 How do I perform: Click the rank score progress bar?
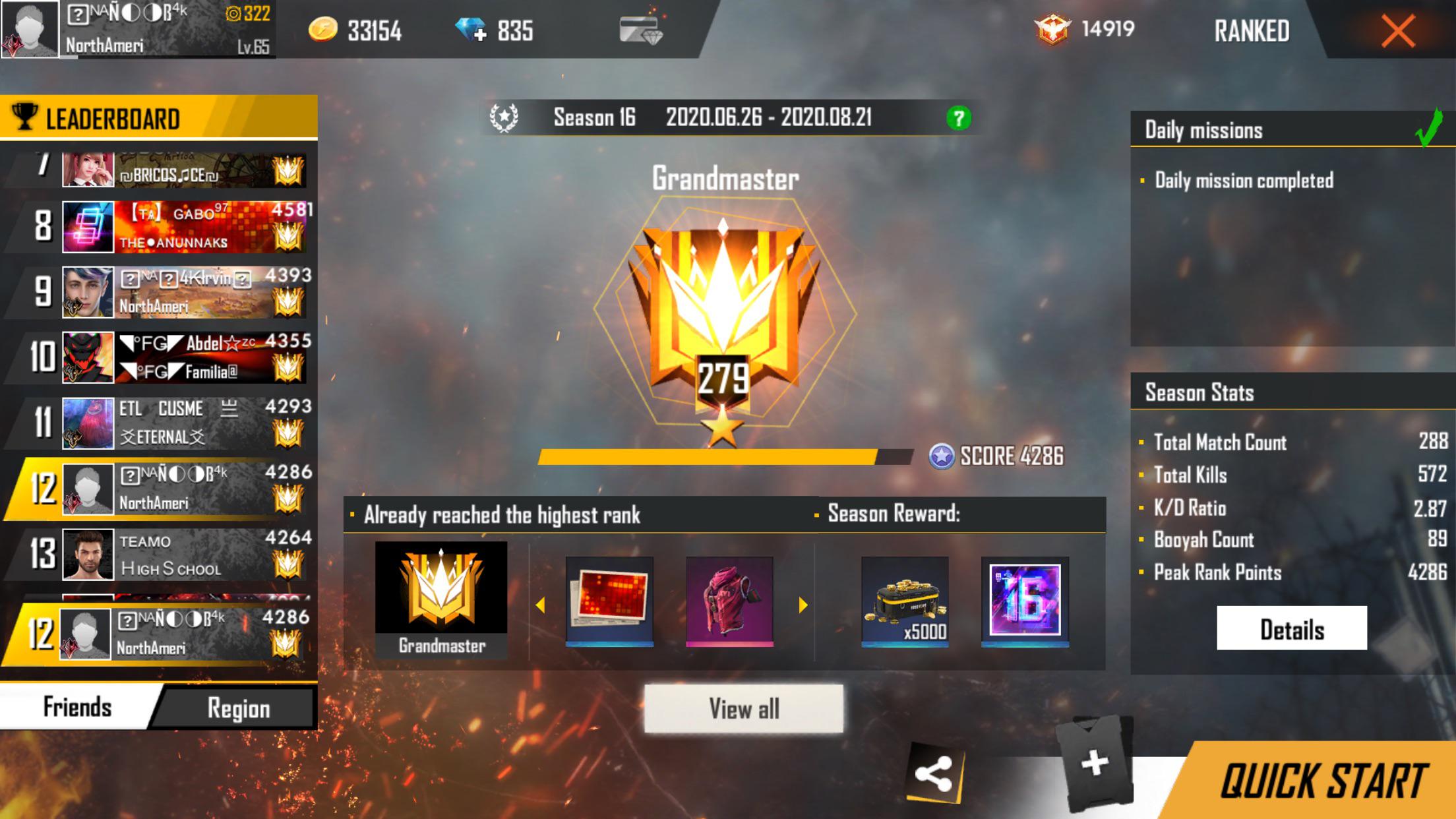(725, 456)
